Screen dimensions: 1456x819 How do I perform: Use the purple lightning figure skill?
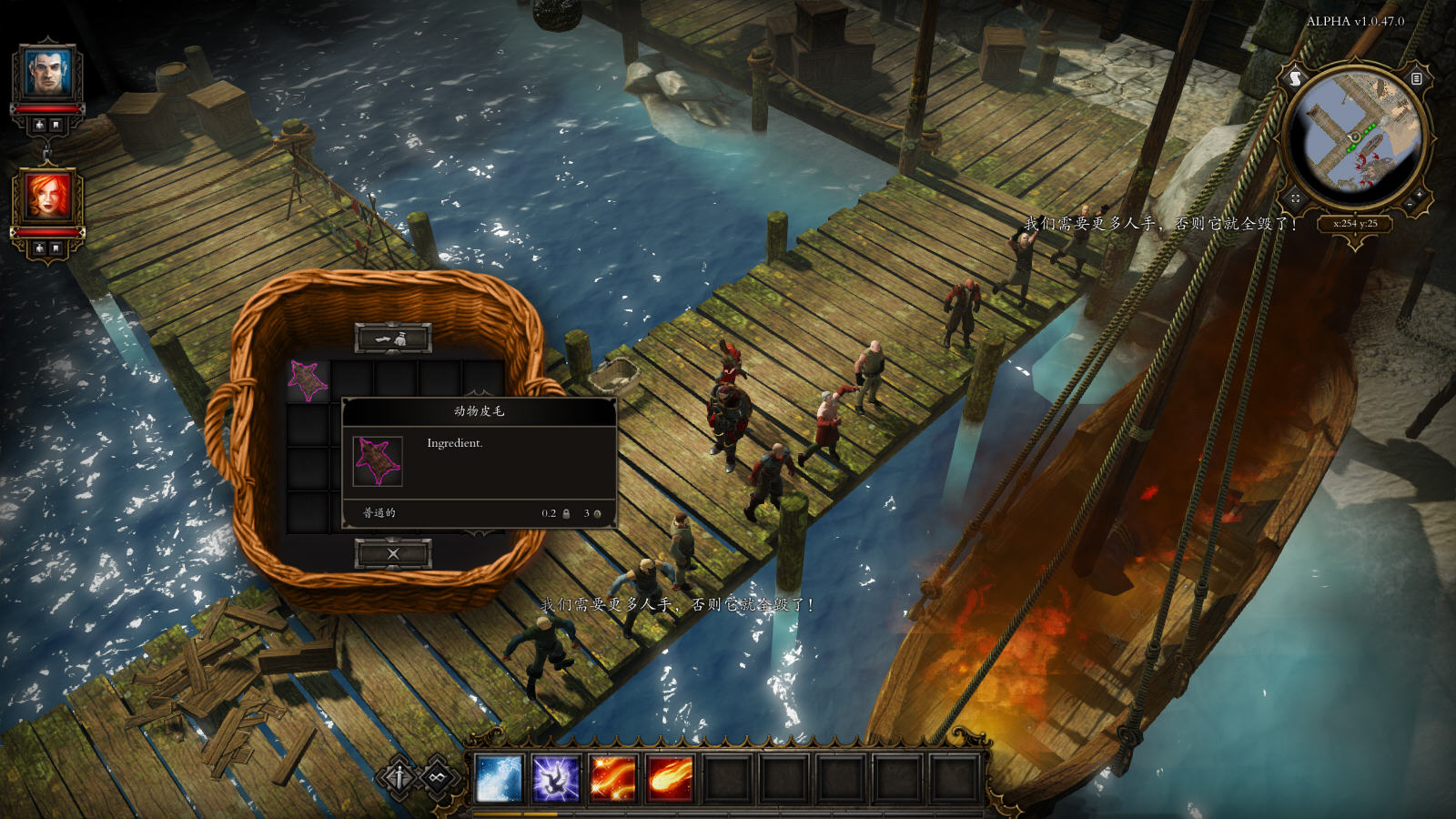coord(556,780)
